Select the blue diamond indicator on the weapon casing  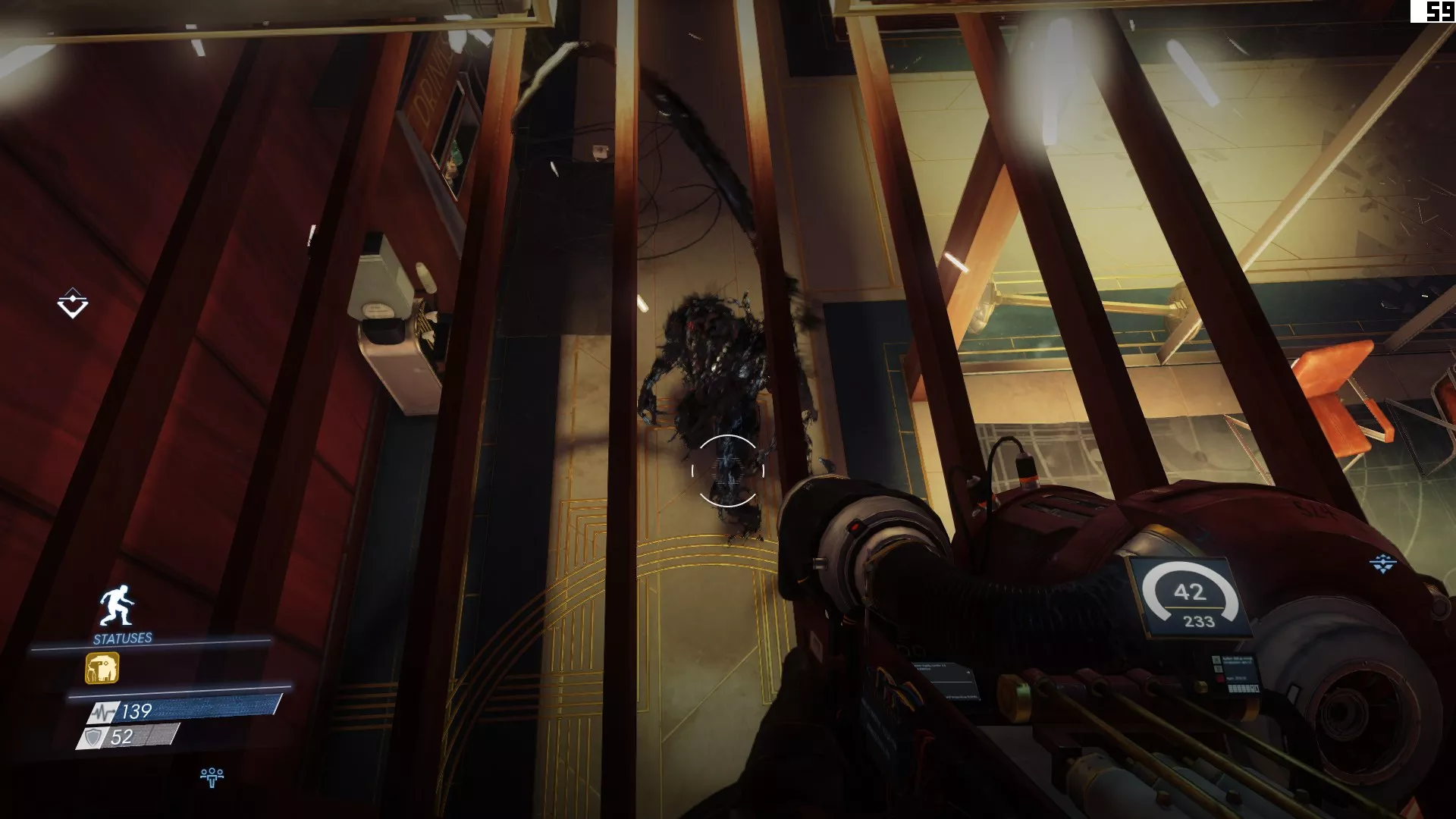[1382, 563]
